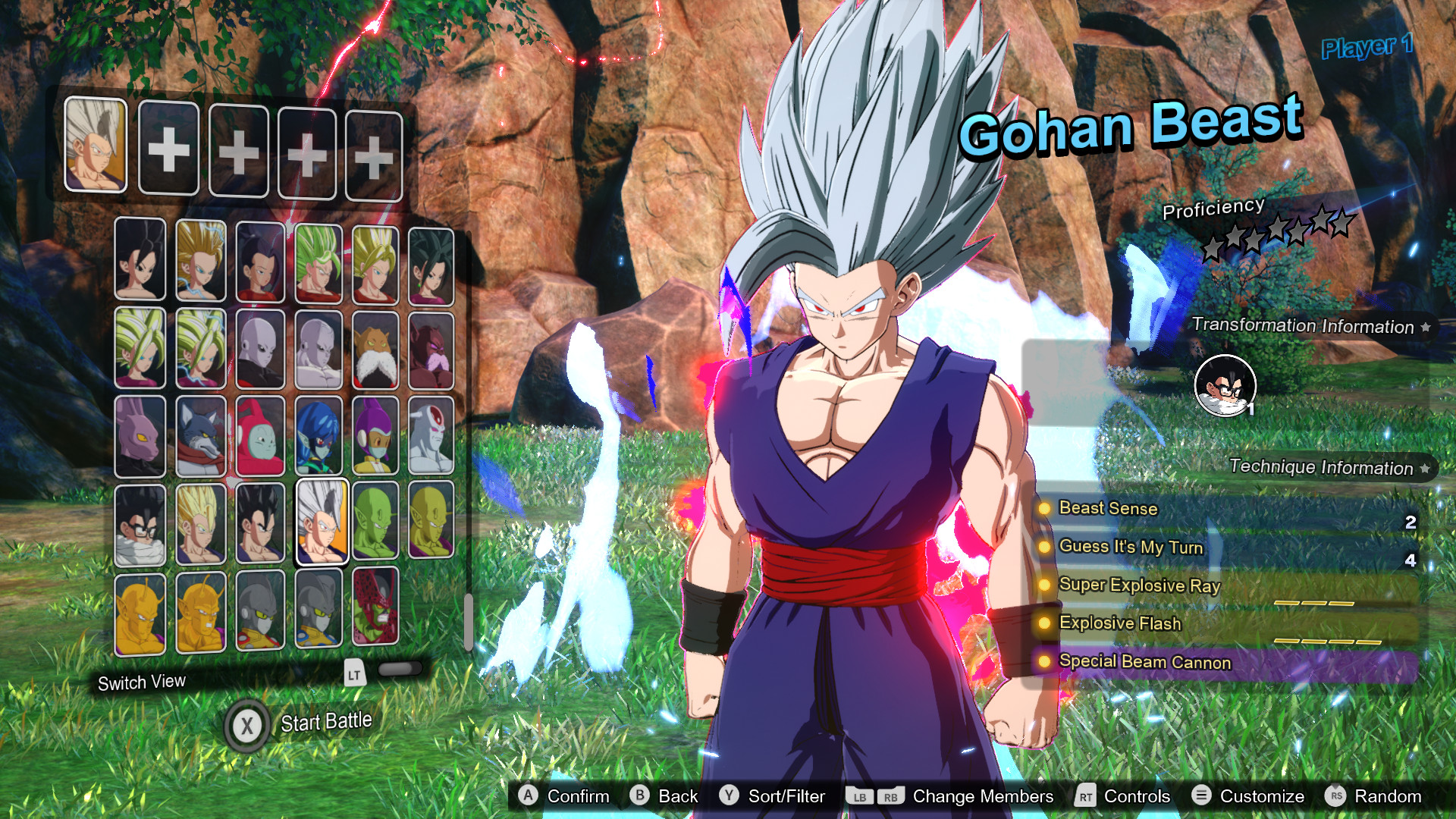
Task: Choose the white giant Anilaza portrait
Action: click(x=431, y=436)
